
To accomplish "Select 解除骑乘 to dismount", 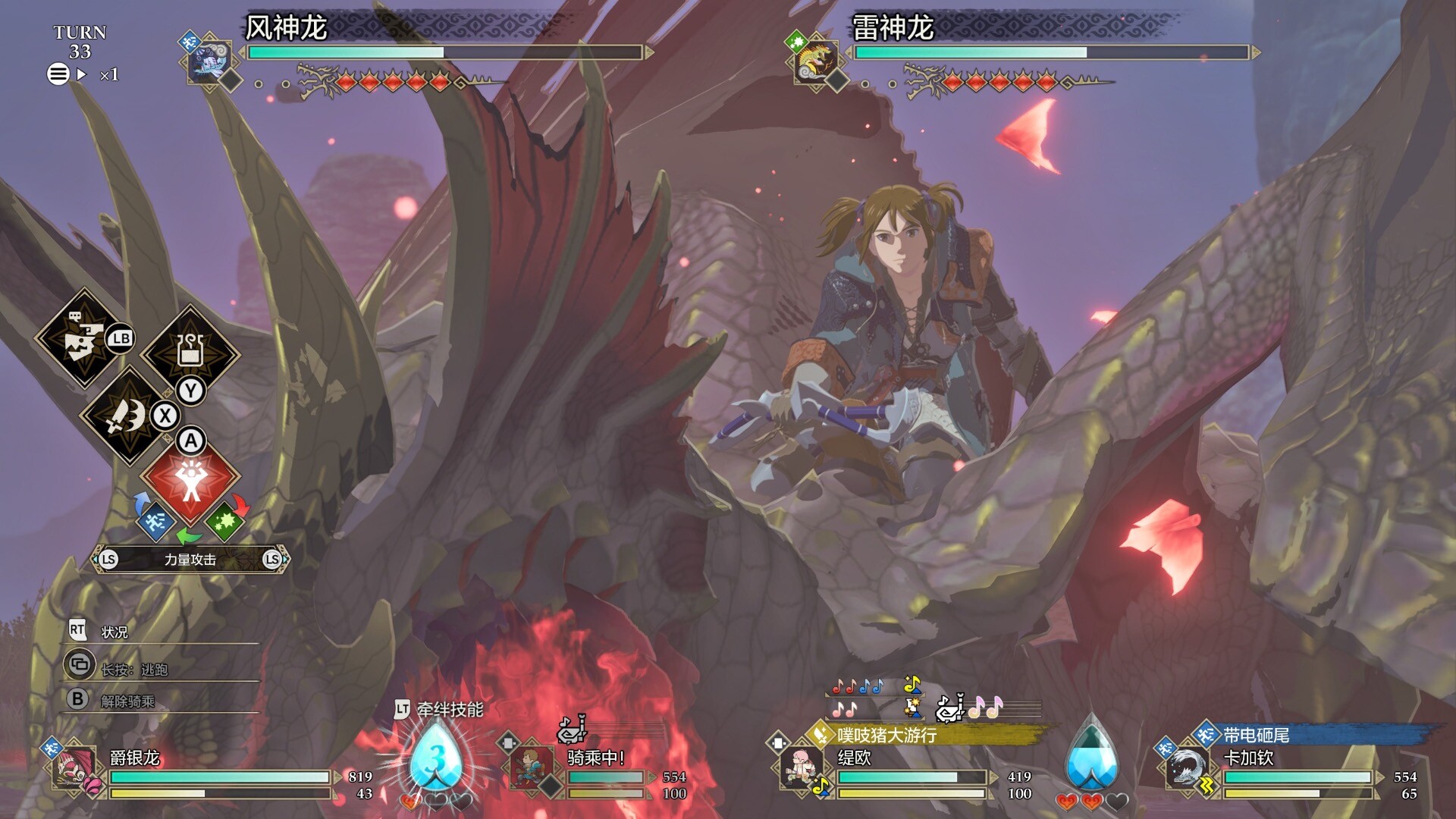I will point(127,701).
